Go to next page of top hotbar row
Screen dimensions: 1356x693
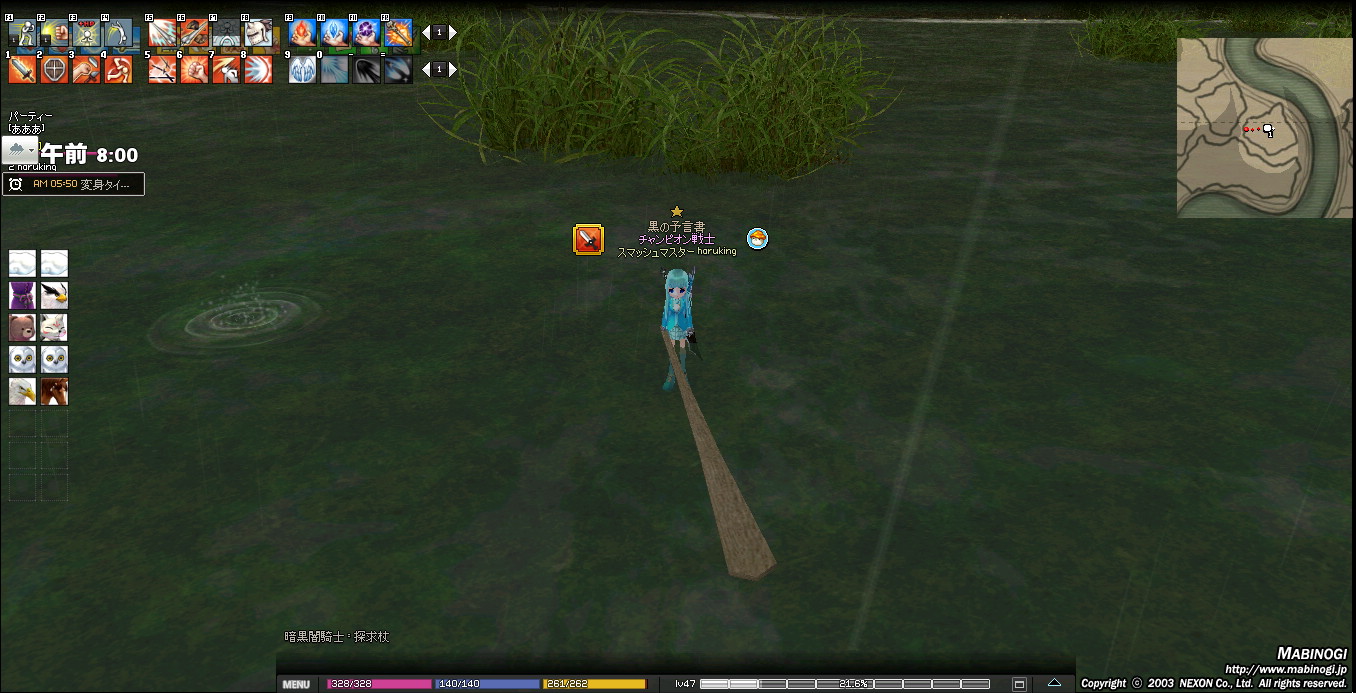pos(453,33)
